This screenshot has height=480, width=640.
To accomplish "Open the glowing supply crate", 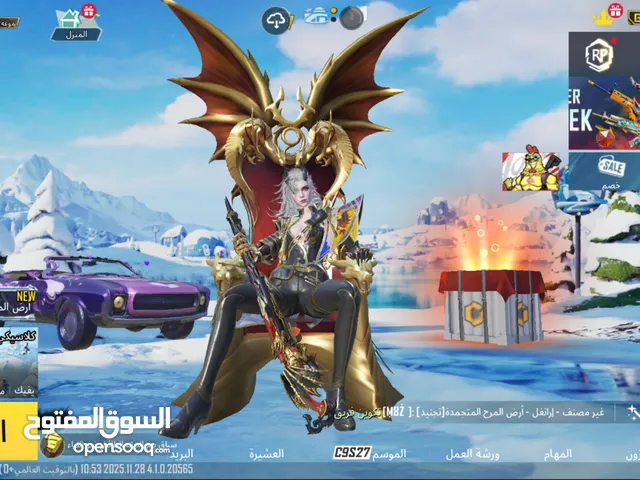I will (x=490, y=302).
